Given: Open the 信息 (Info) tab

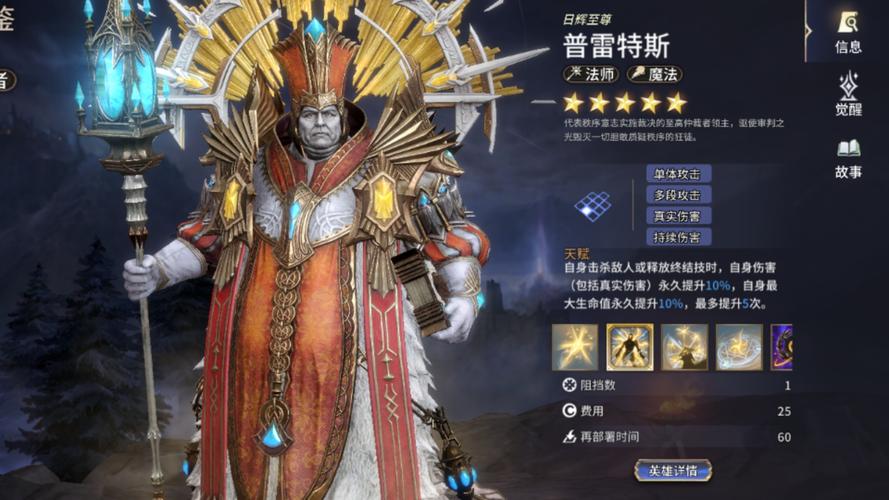Looking at the screenshot, I should pos(848,32).
